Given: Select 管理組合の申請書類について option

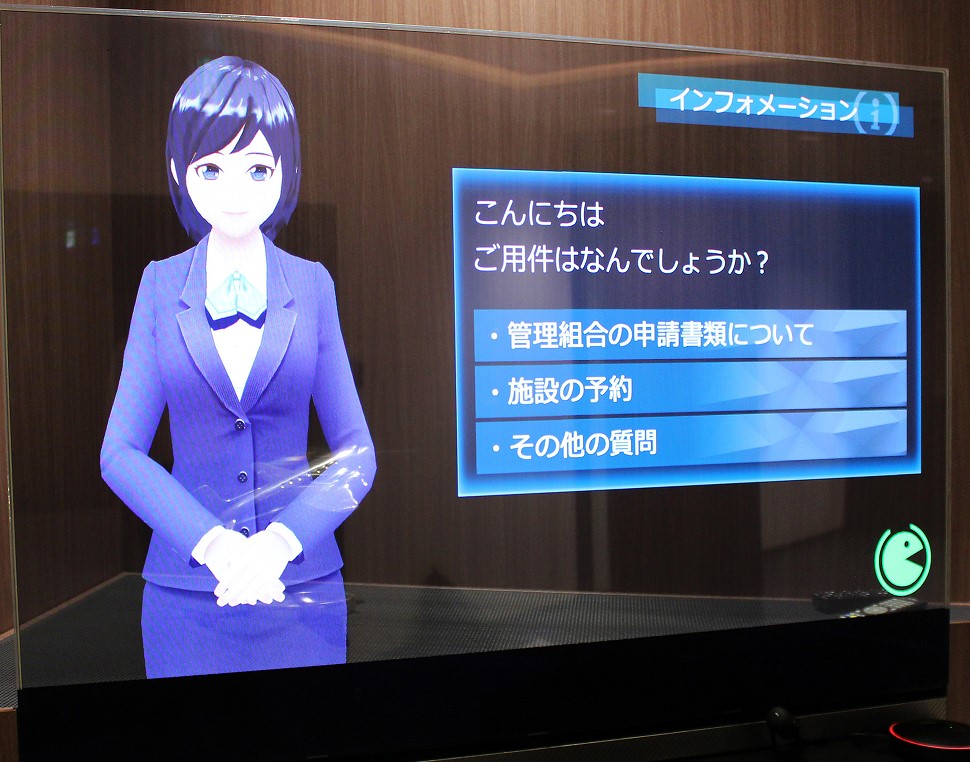Looking at the screenshot, I should click(x=690, y=335).
